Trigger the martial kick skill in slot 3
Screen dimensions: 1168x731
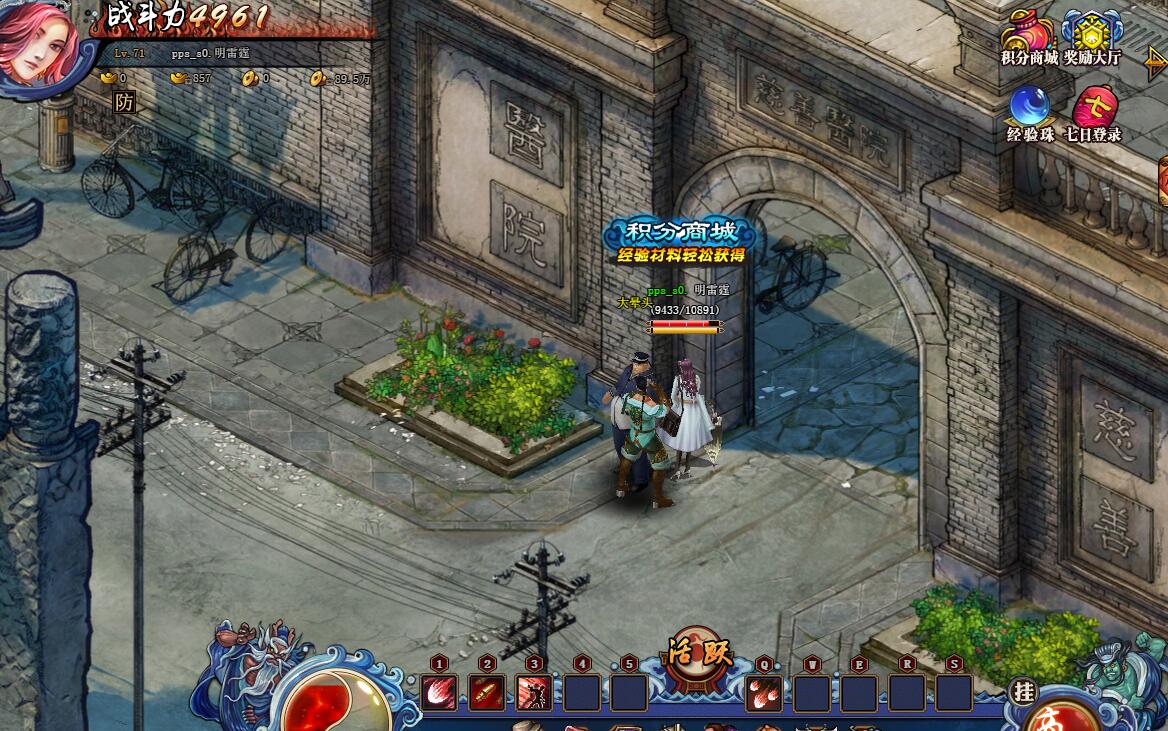(x=534, y=692)
